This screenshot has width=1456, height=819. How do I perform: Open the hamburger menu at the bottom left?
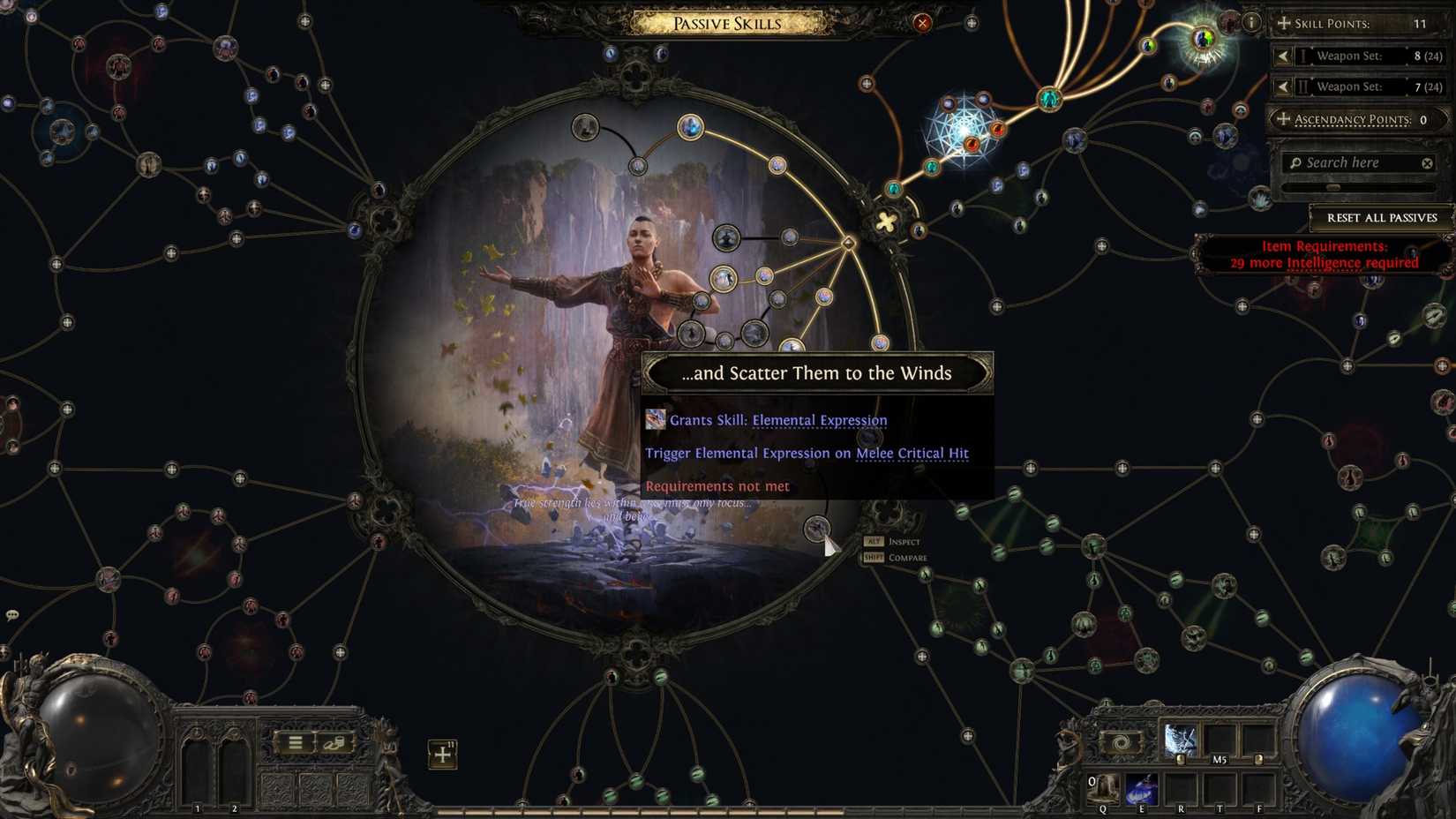pyautogui.click(x=295, y=741)
